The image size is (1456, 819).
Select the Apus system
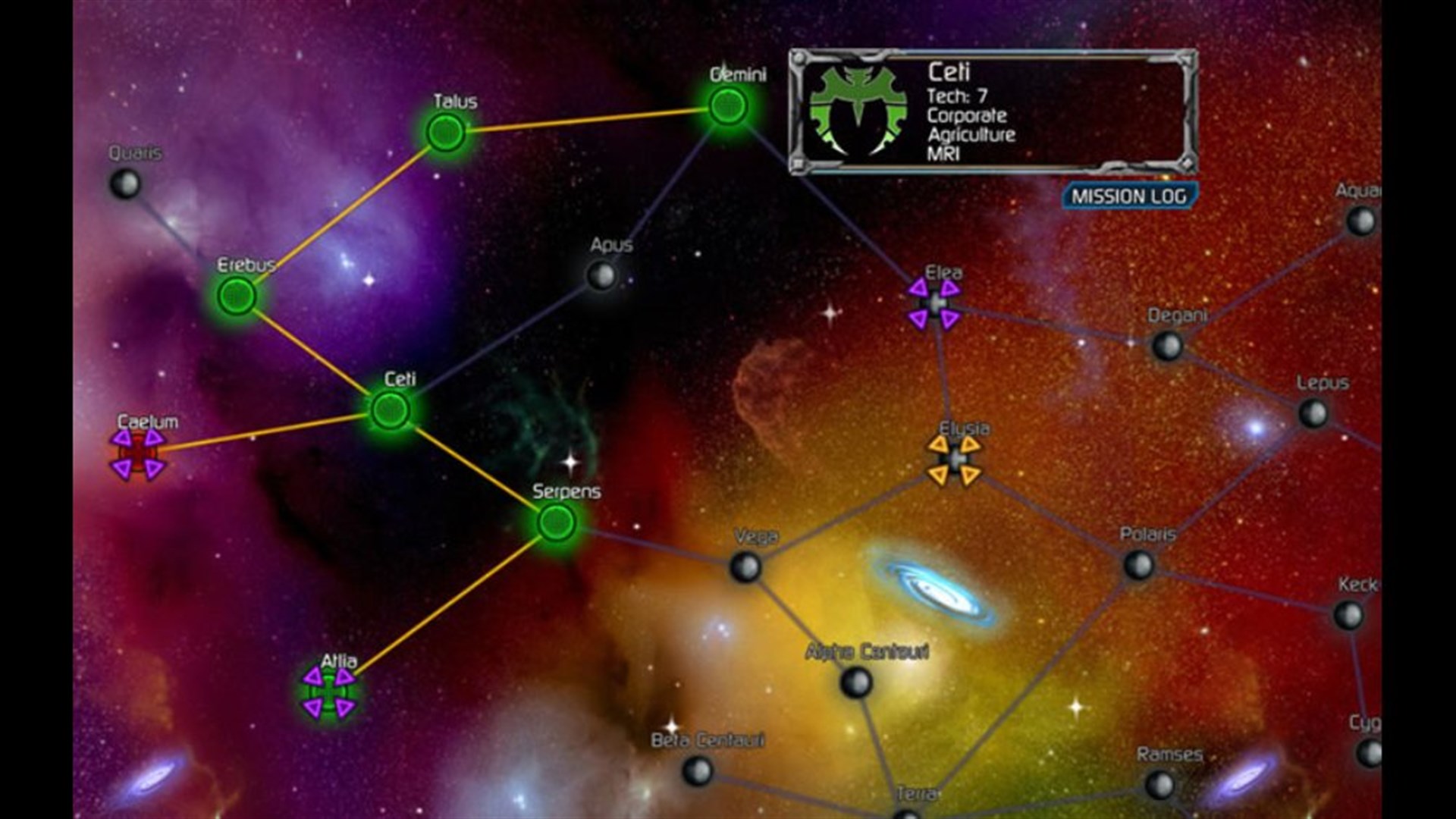coord(601,273)
